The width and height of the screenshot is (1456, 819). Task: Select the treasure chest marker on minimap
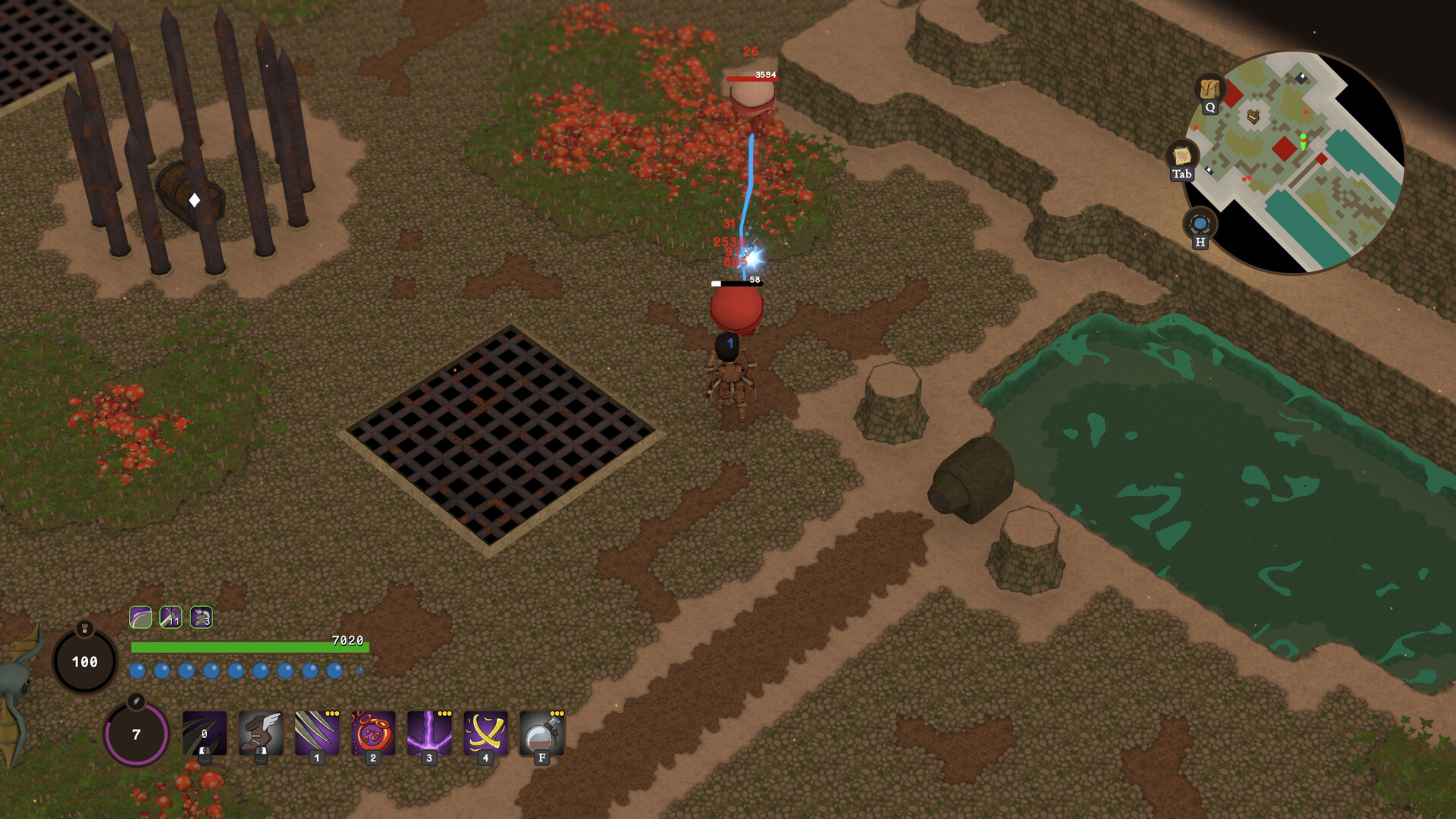(1253, 116)
